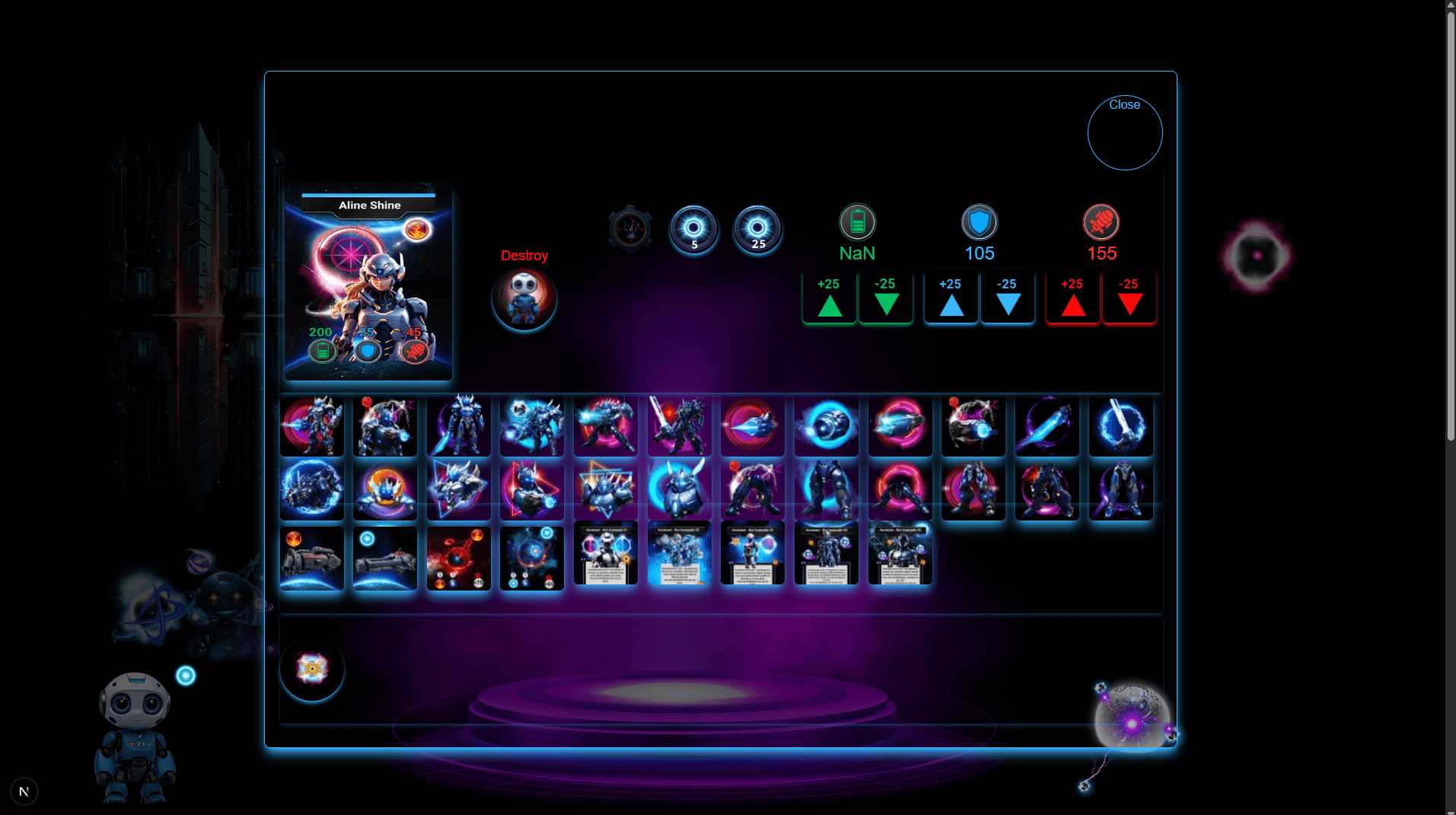Increase defense with the blue +25 button

[951, 298]
